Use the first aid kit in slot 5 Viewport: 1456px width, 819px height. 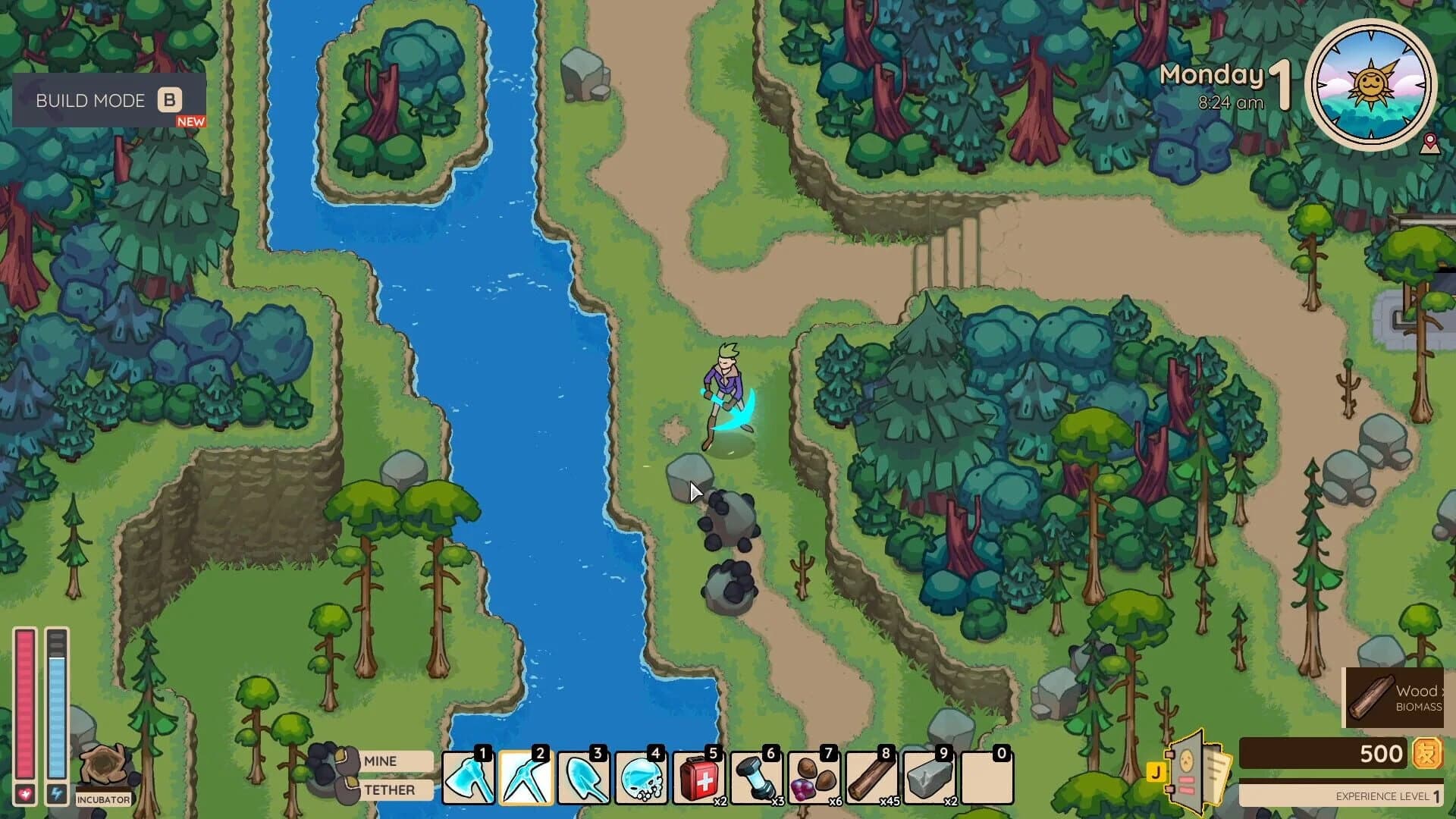pos(700,777)
